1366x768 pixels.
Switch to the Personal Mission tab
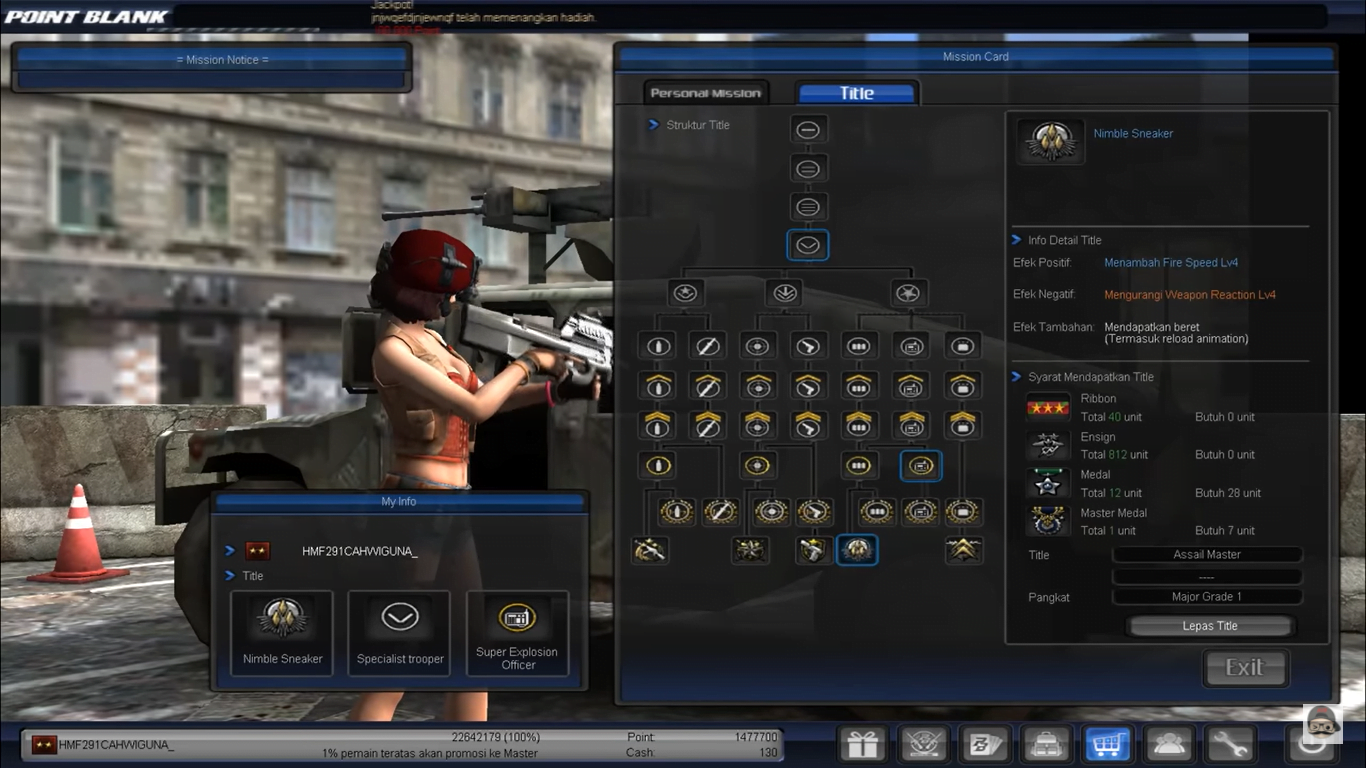(x=705, y=91)
